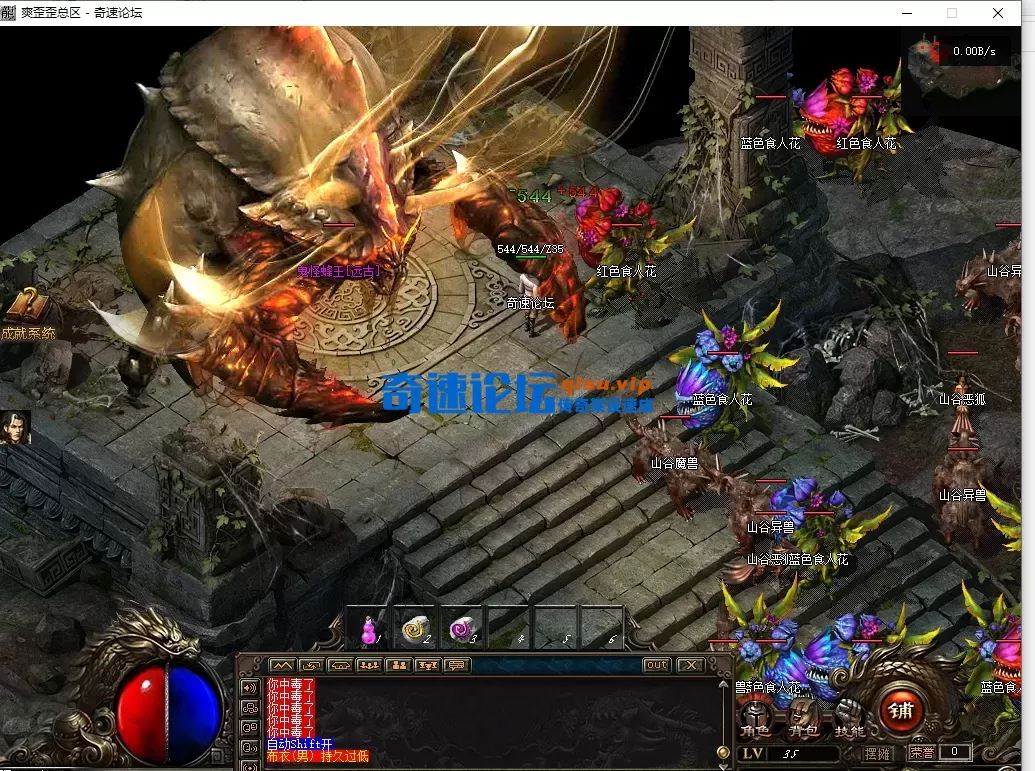Close the chat panel with the X button
Image resolution: width=1035 pixels, height=771 pixels.
[x=689, y=665]
